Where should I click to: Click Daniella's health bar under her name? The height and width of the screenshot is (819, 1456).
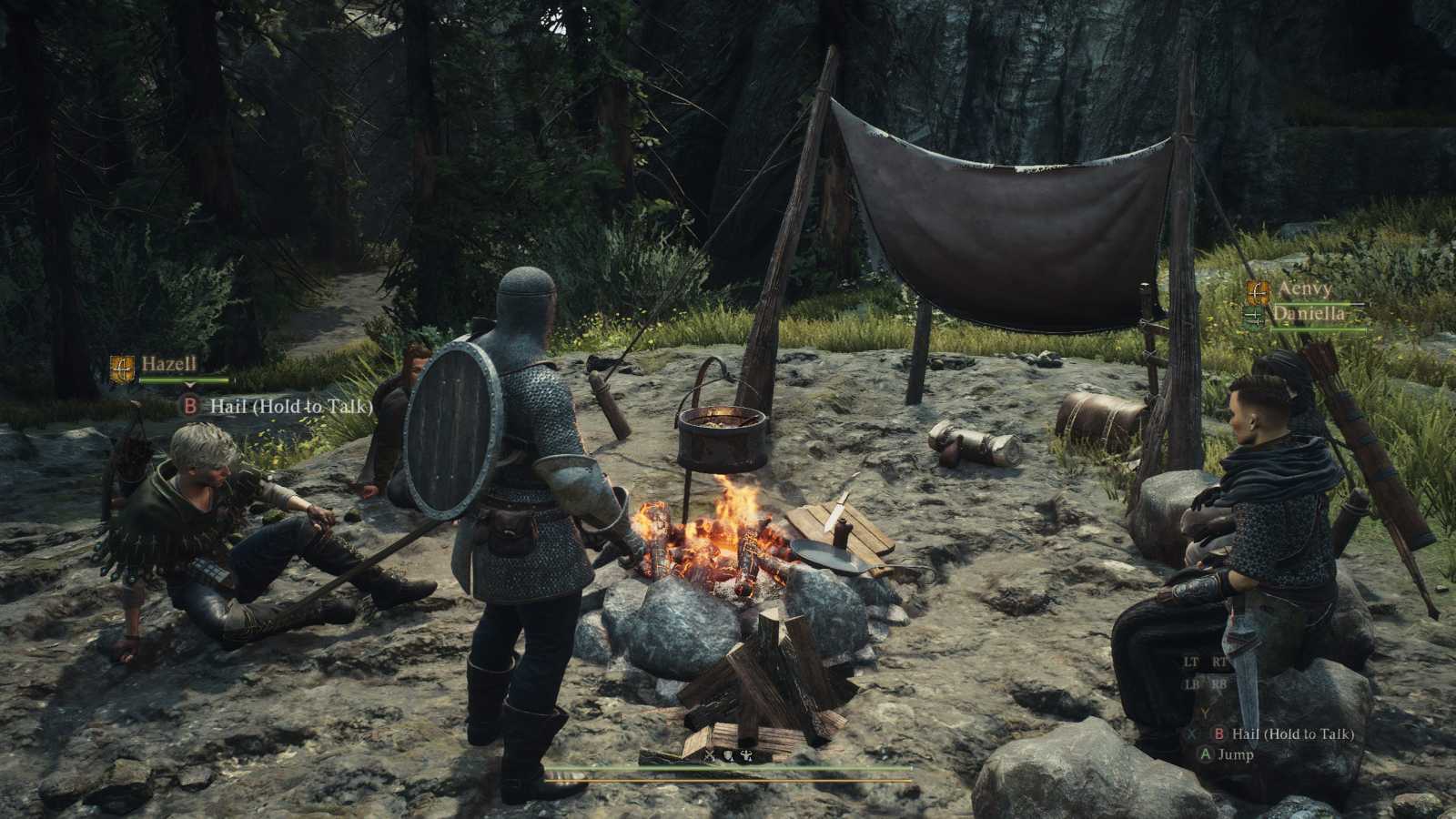[x=1320, y=329]
